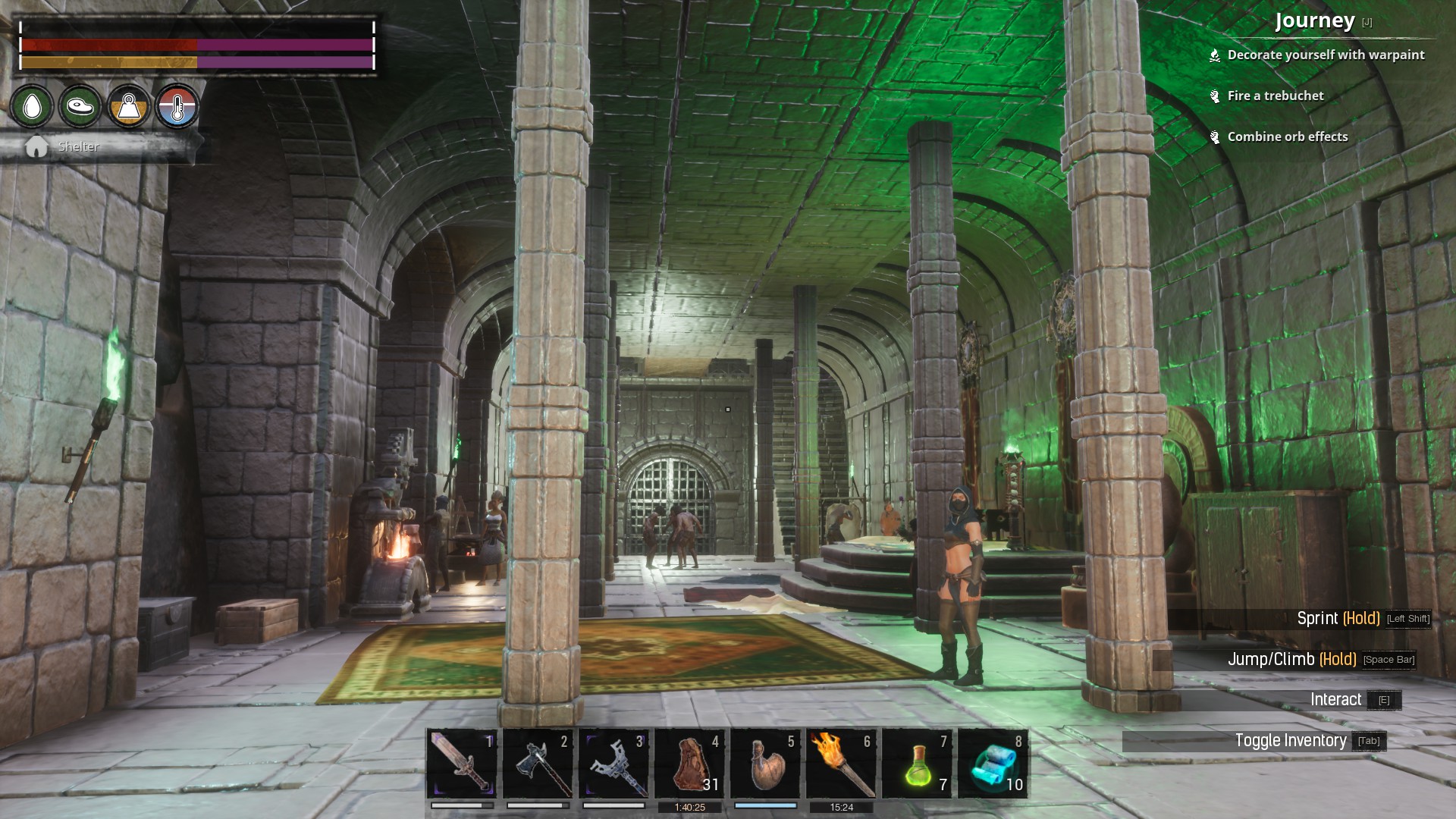Use the green potion in slot 7
Viewport: 1456px width, 819px height.
point(917,763)
